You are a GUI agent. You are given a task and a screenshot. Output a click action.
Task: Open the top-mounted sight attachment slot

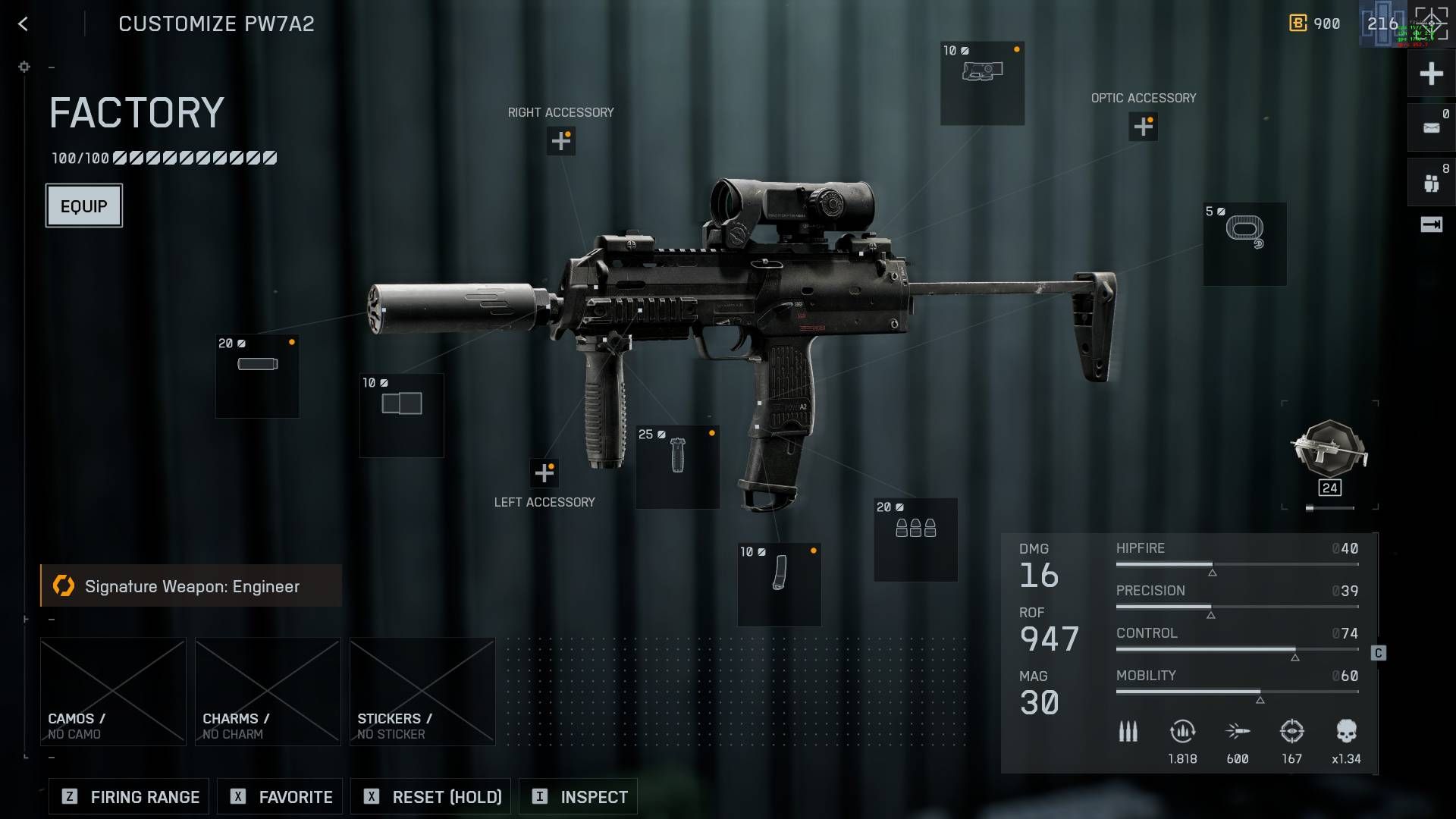pos(982,83)
